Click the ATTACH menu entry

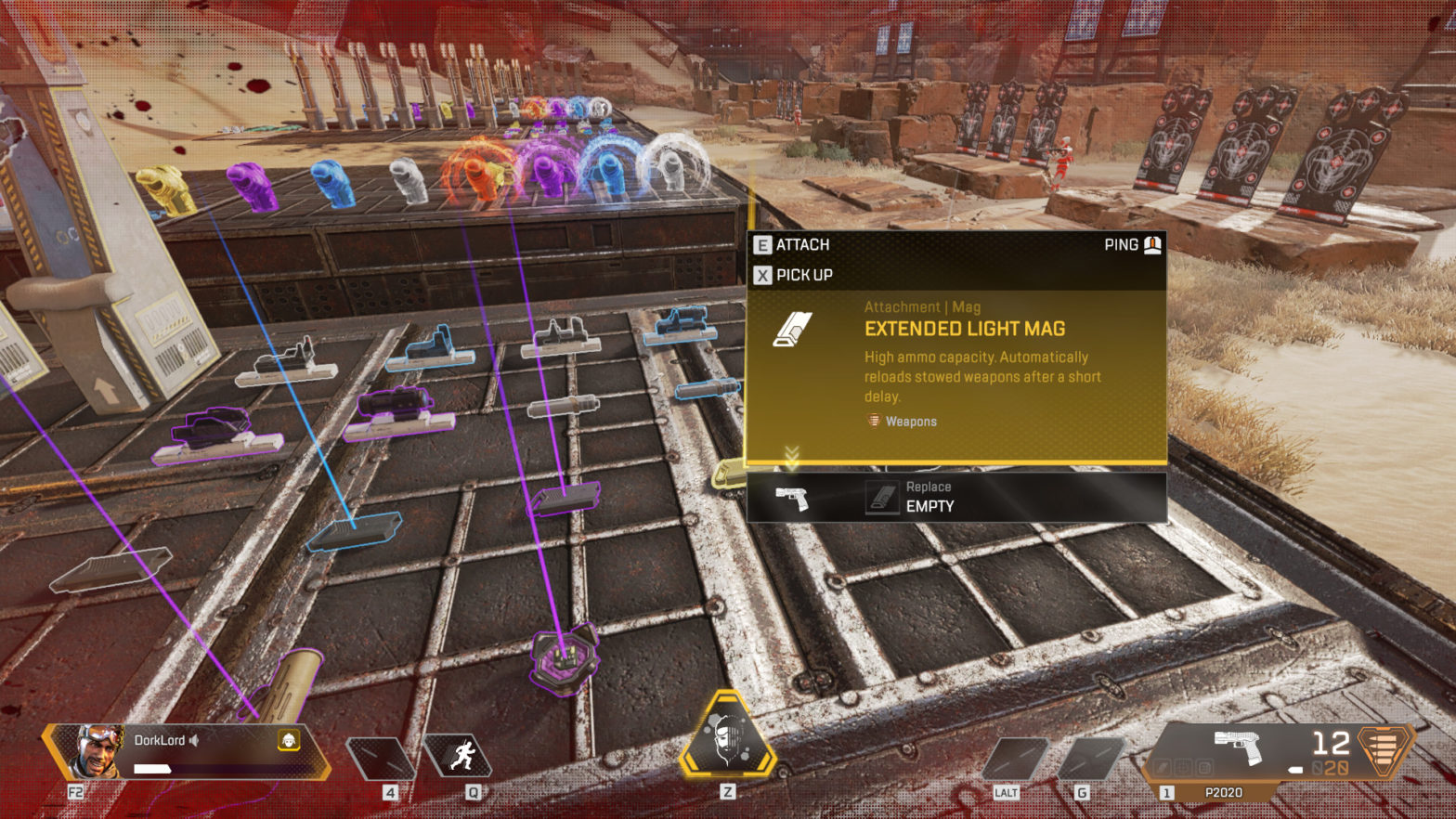click(802, 244)
